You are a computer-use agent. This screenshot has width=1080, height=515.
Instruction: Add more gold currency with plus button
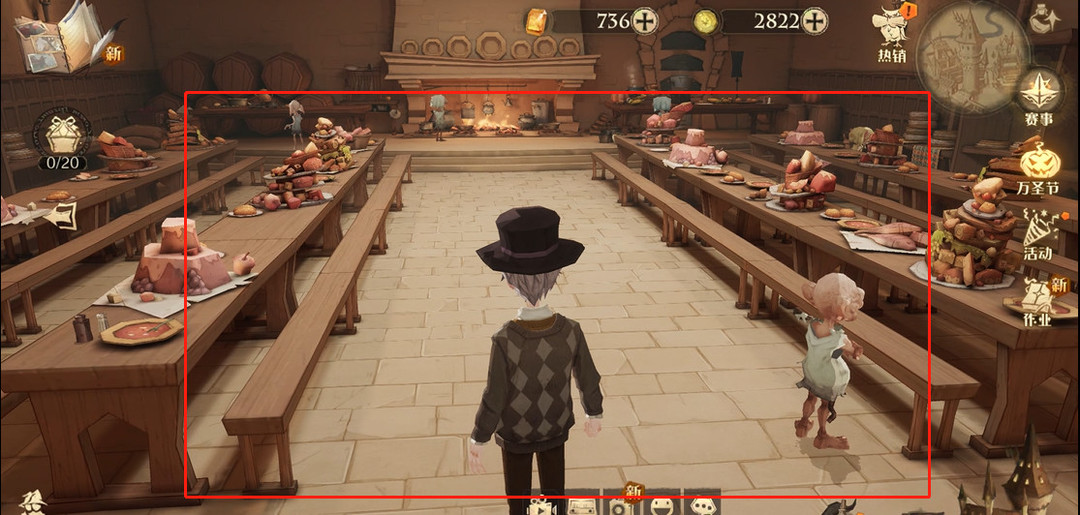pos(646,20)
